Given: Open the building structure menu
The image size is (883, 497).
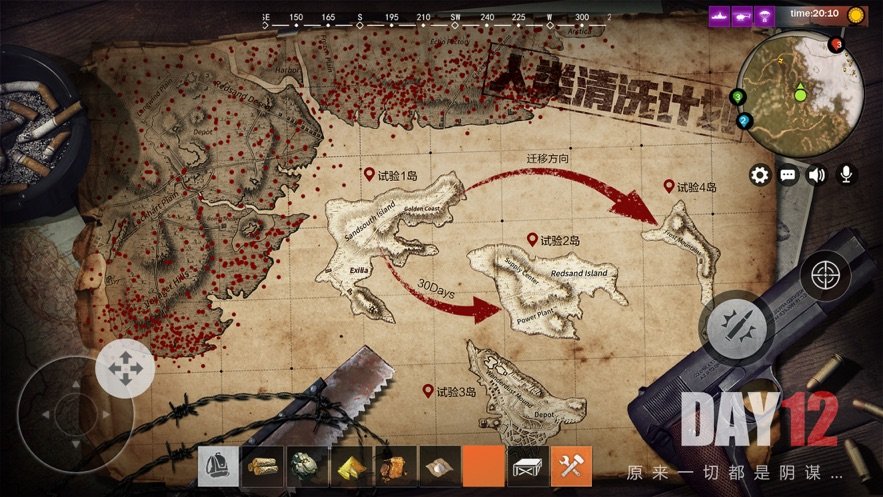Looking at the screenshot, I should pyautogui.click(x=528, y=466).
